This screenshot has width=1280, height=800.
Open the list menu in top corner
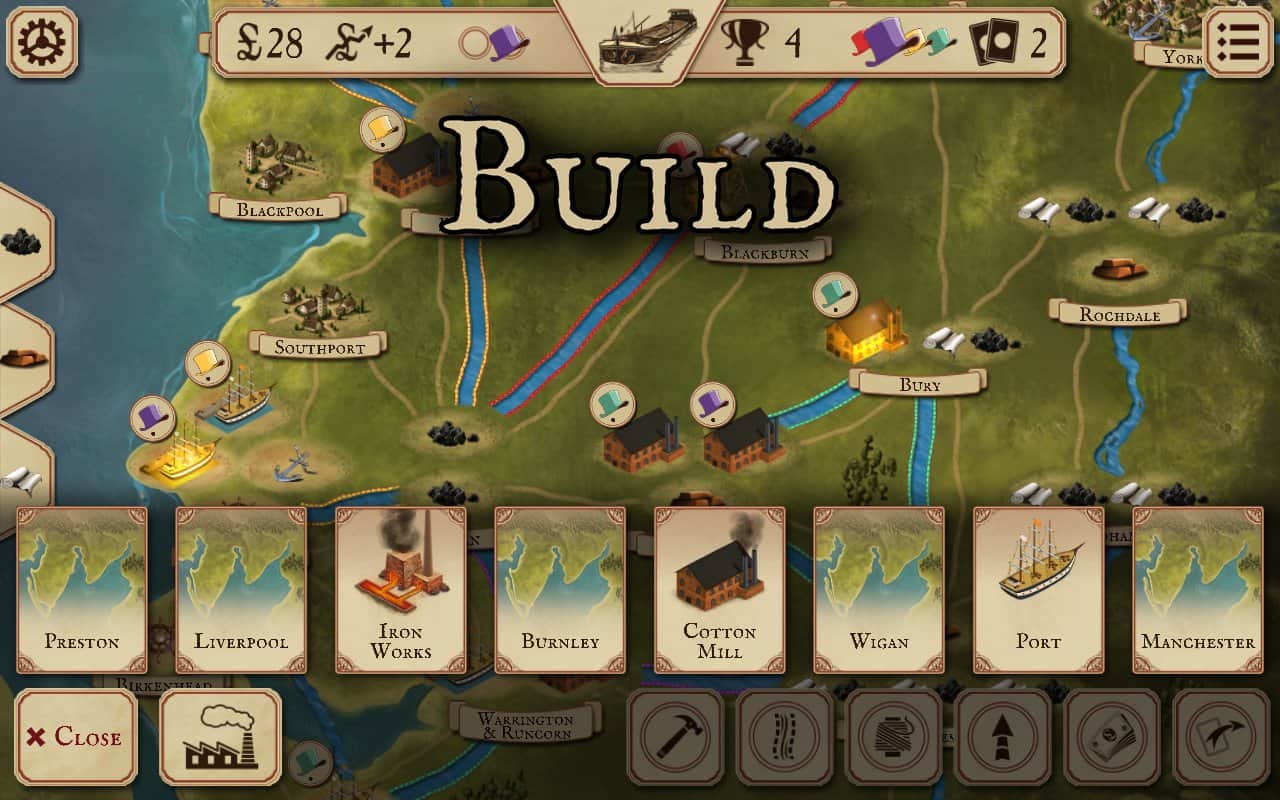click(1238, 42)
